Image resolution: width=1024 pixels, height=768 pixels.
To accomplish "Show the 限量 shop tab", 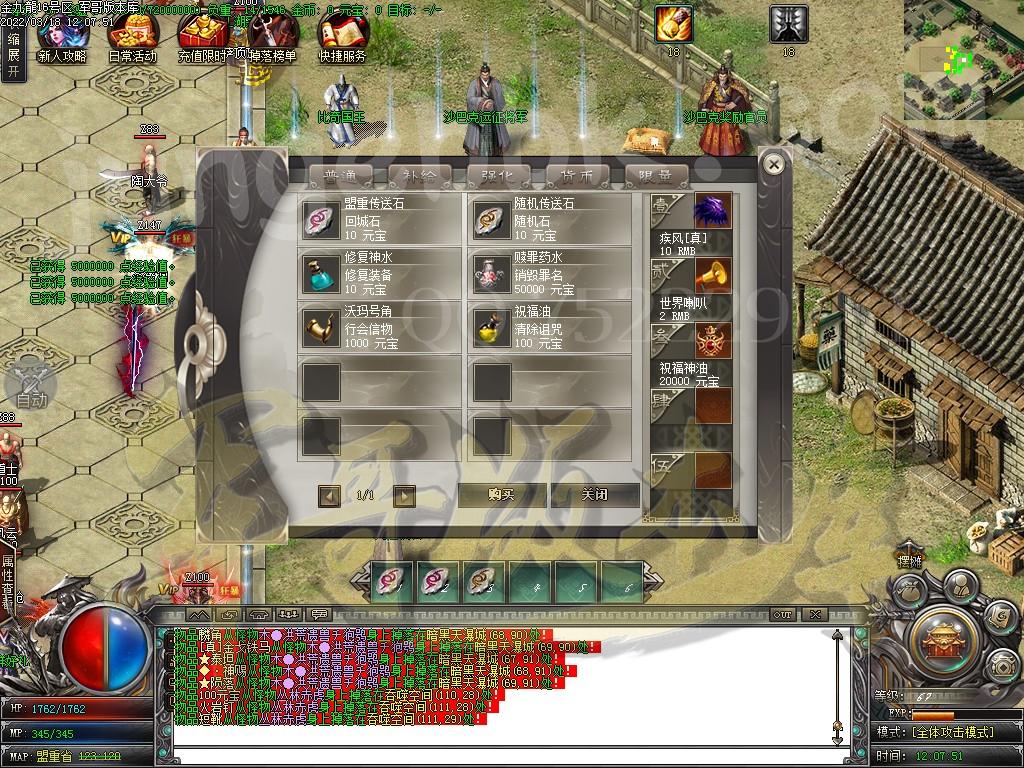I will [x=656, y=176].
